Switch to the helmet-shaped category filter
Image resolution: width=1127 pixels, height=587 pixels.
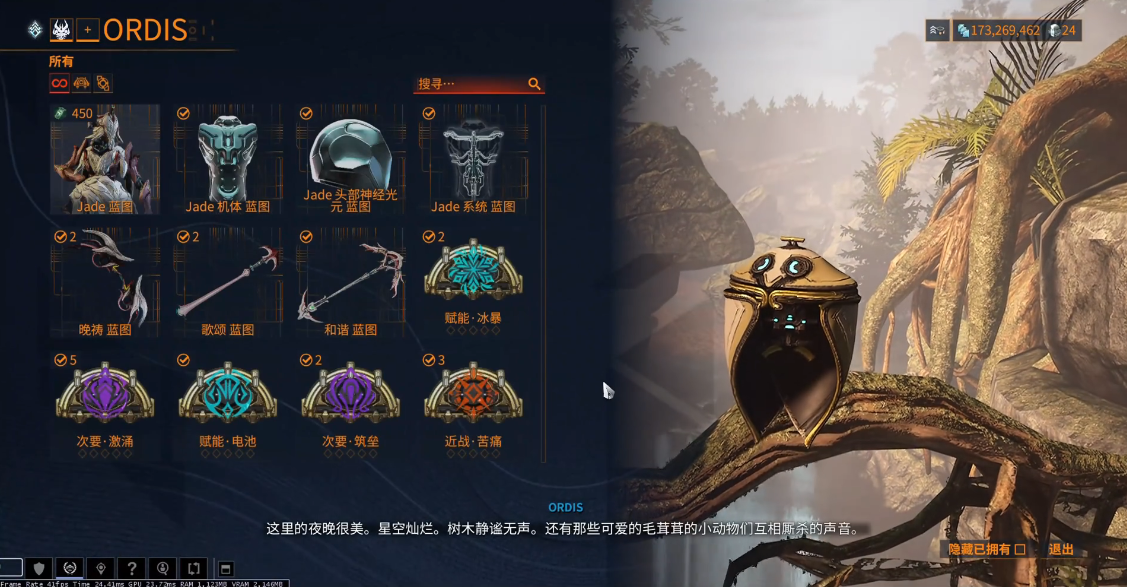pyautogui.click(x=81, y=83)
